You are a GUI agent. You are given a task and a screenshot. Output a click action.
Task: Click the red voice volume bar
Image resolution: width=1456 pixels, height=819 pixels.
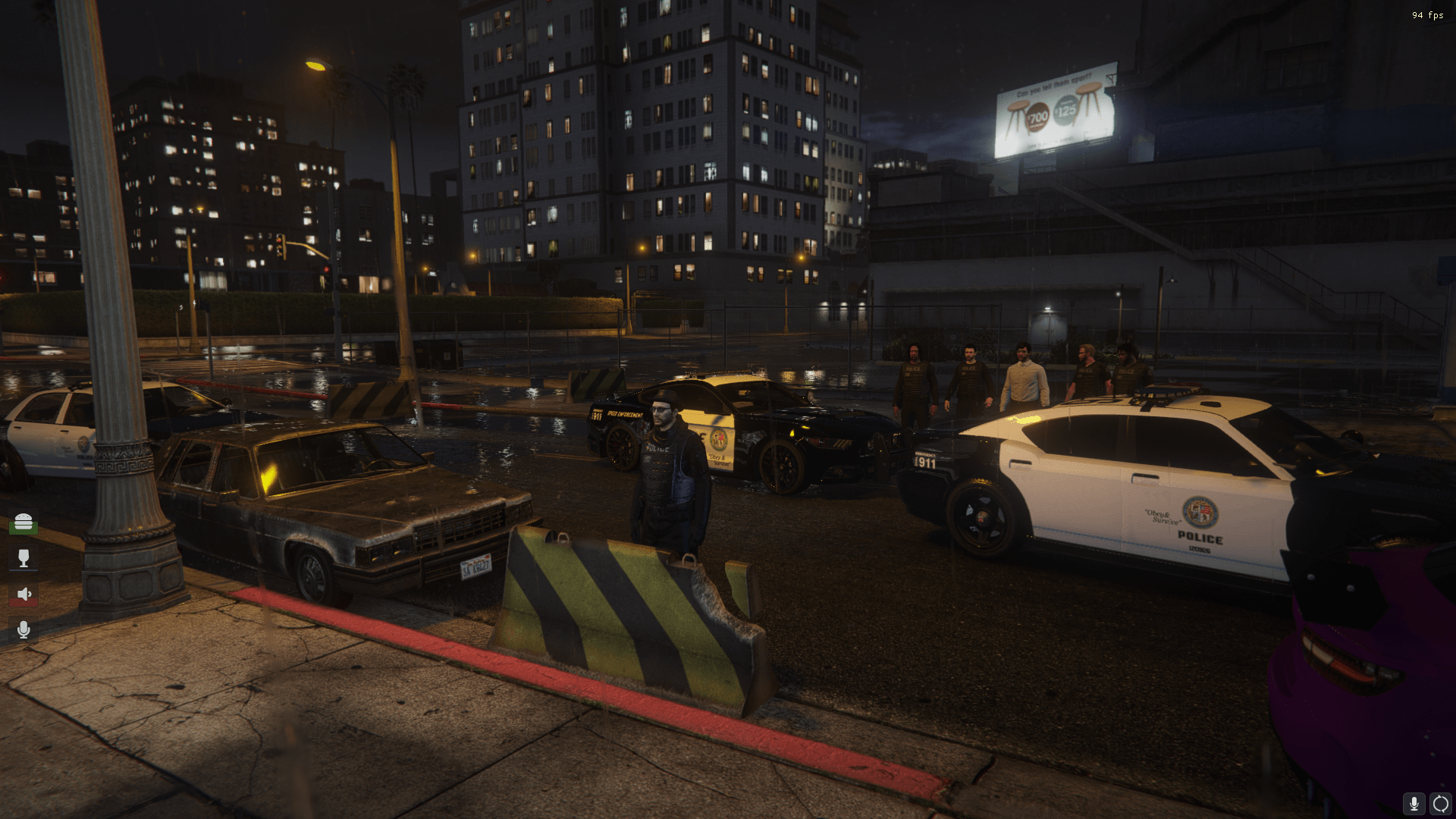(24, 601)
